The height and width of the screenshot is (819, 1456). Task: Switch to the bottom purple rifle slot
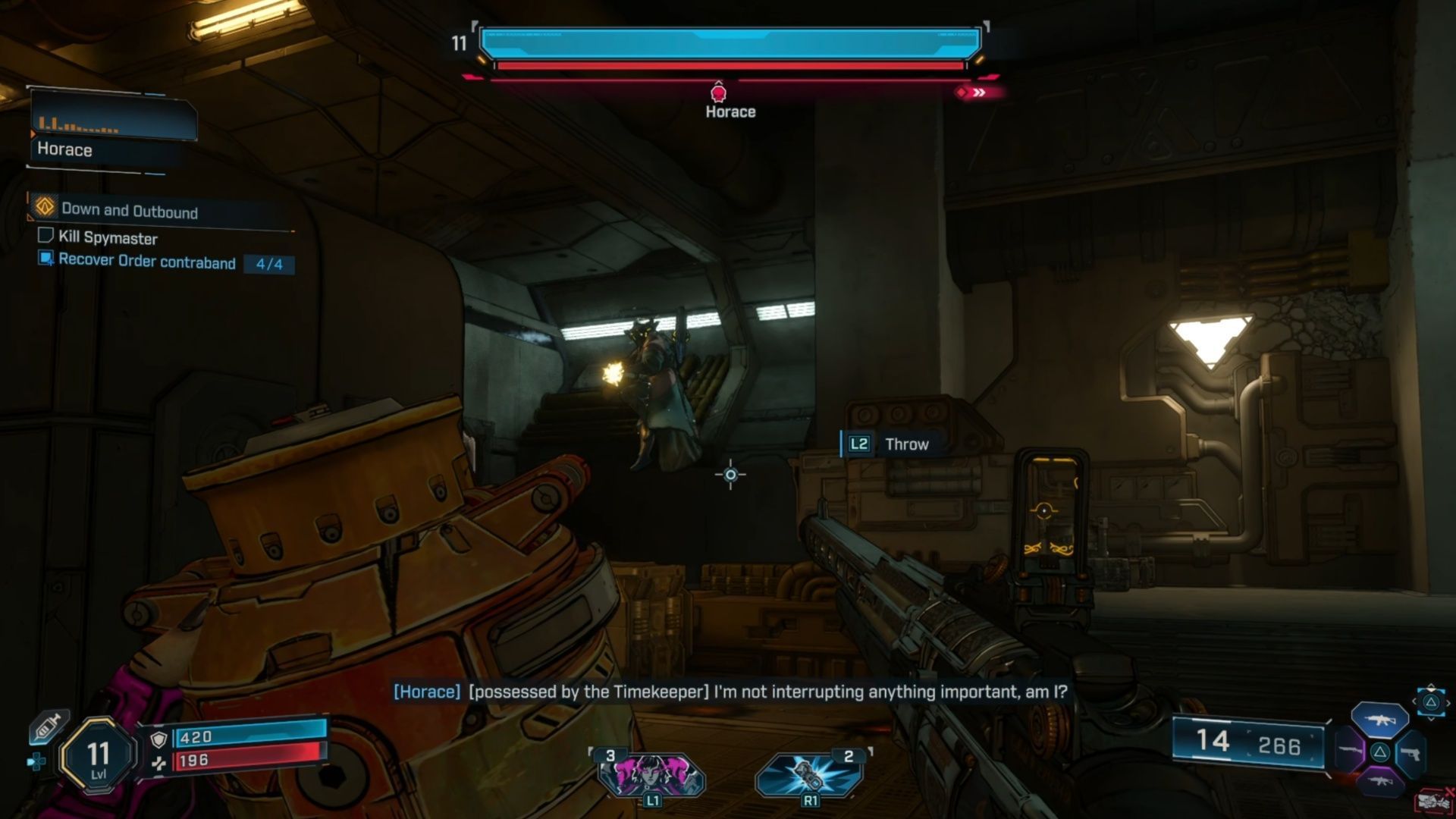tap(1379, 781)
